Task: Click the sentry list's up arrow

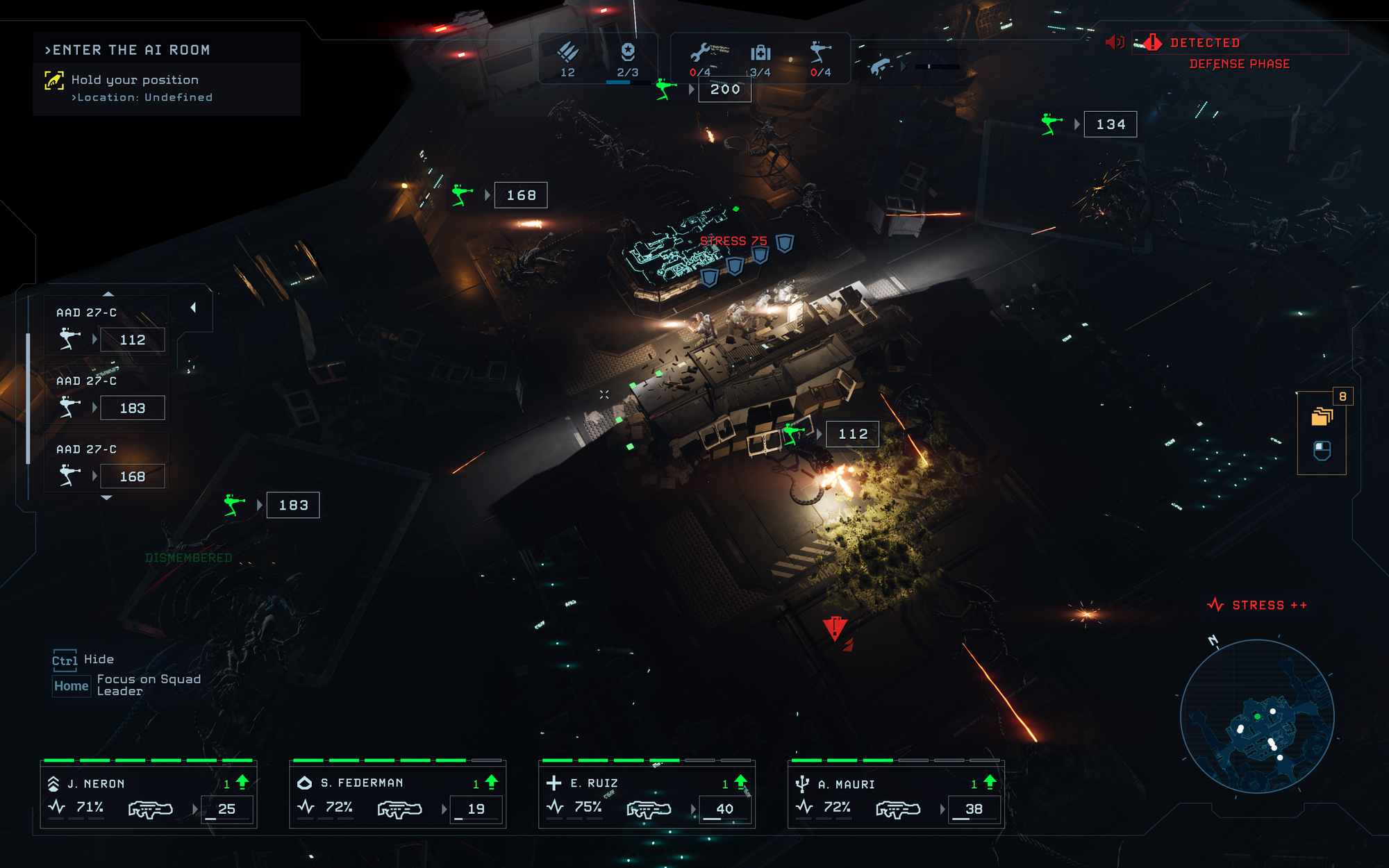Action: tap(108, 294)
